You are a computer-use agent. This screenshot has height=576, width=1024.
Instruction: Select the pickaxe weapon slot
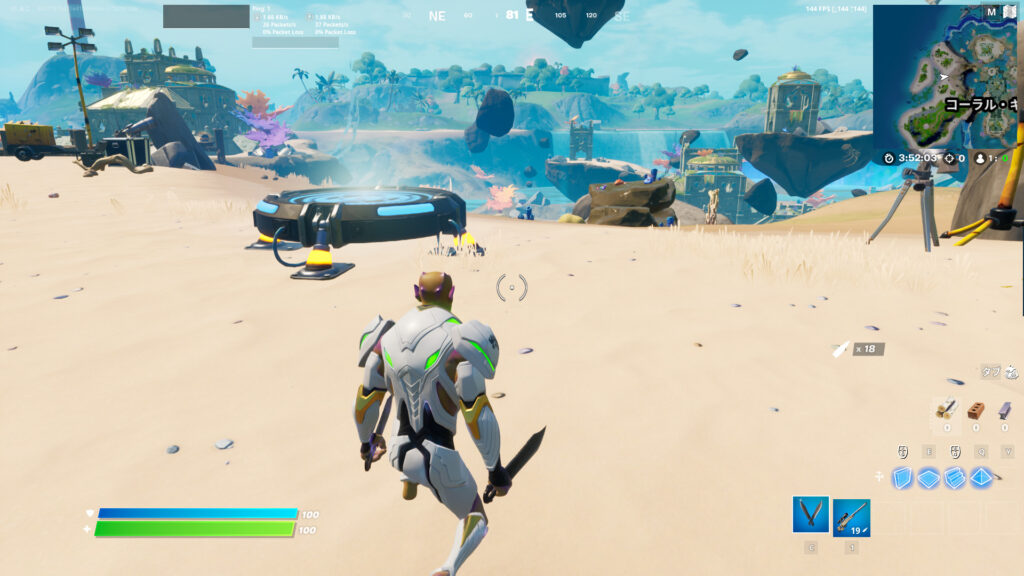coord(810,515)
